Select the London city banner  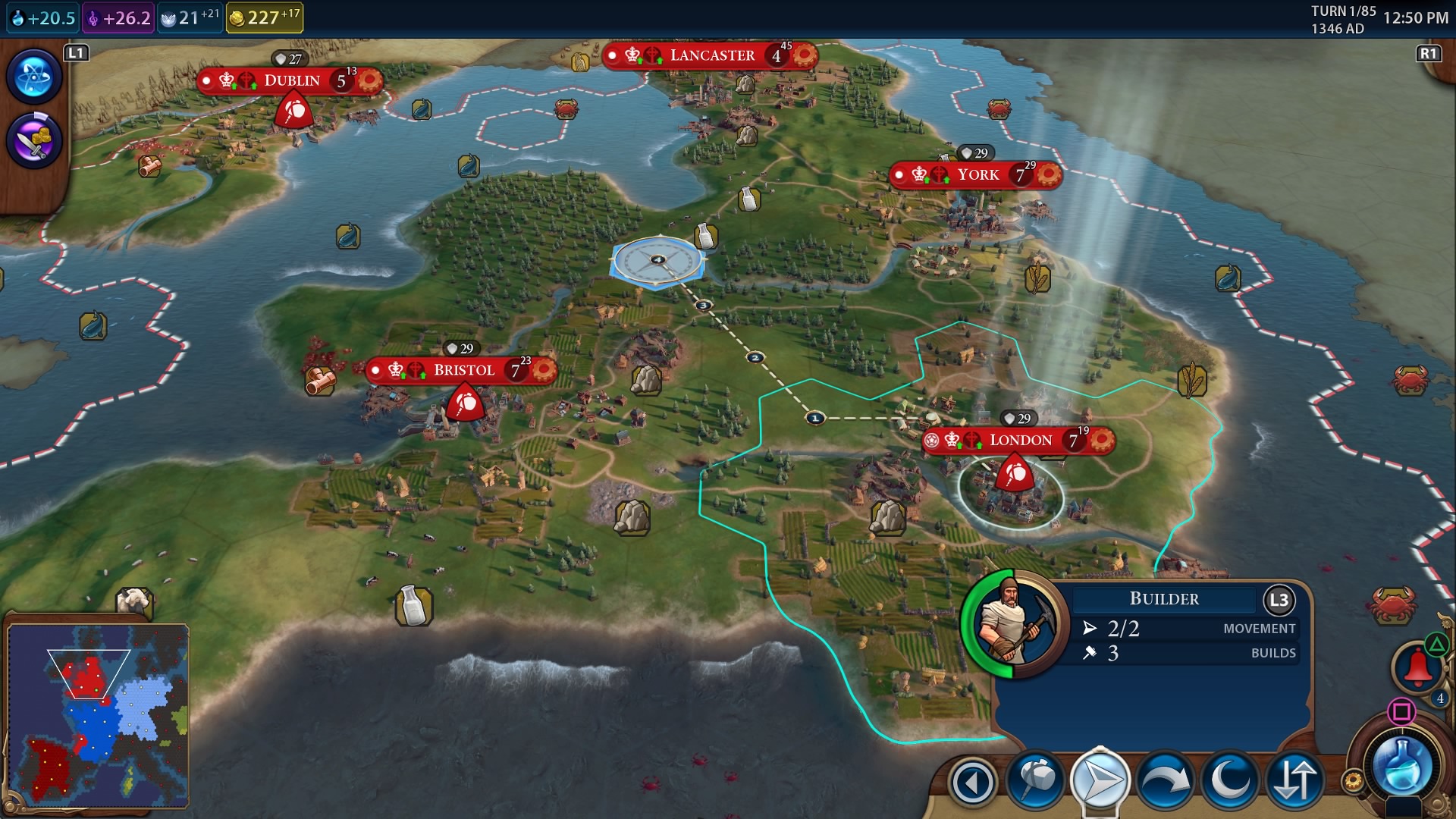1019,440
